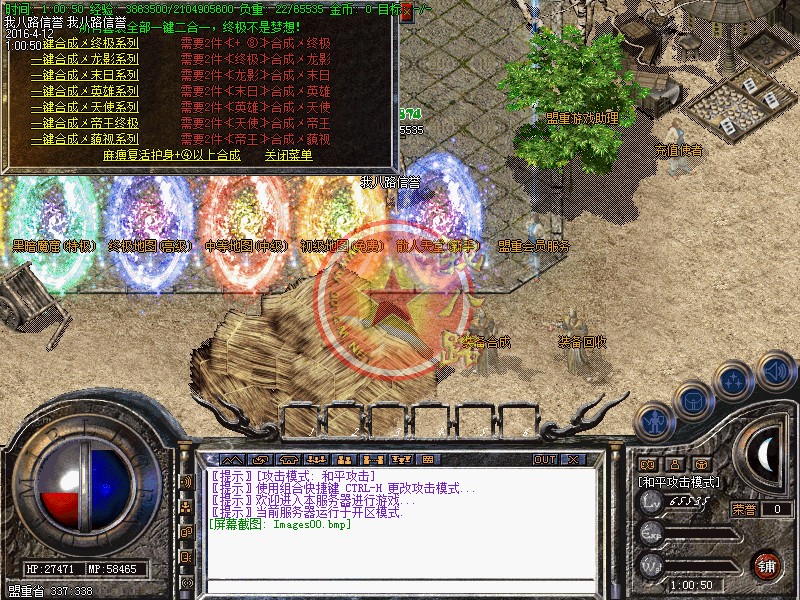Open the bag round blue button
This screenshot has width=800, height=600.
(x=693, y=400)
